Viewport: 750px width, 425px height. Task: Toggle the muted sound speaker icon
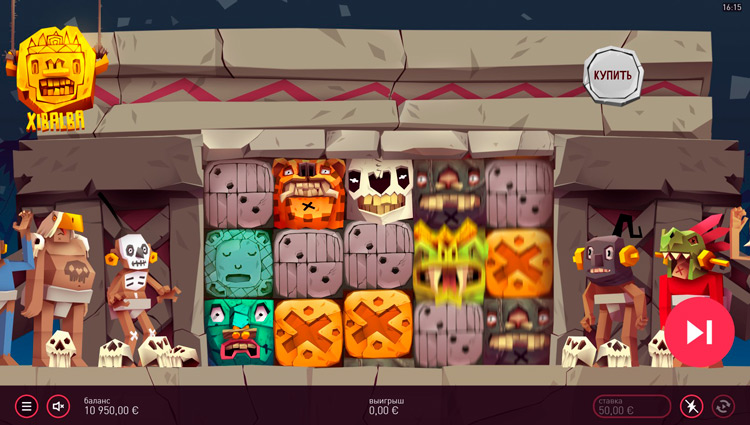click(58, 406)
